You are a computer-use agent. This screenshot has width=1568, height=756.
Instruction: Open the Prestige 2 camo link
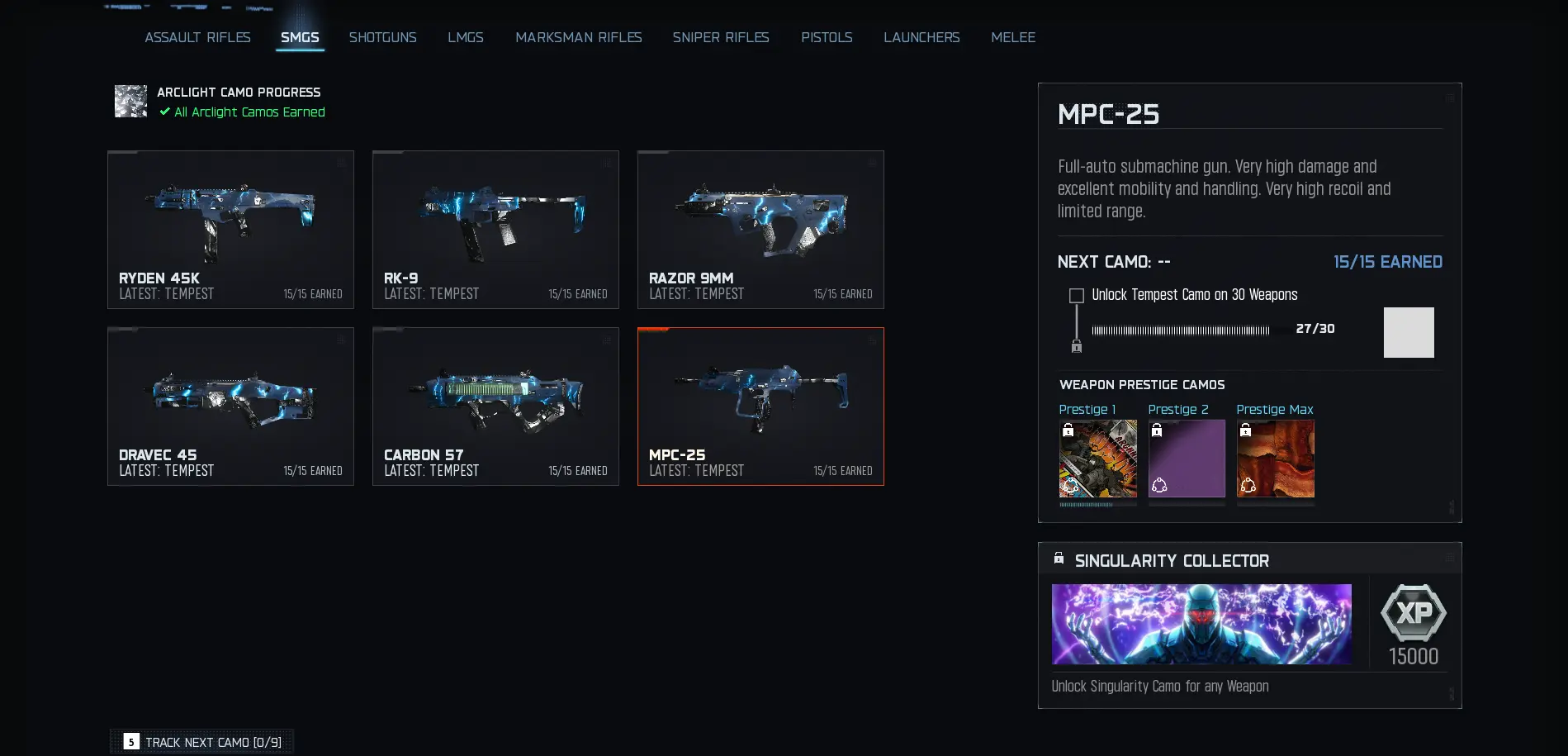pos(1179,409)
